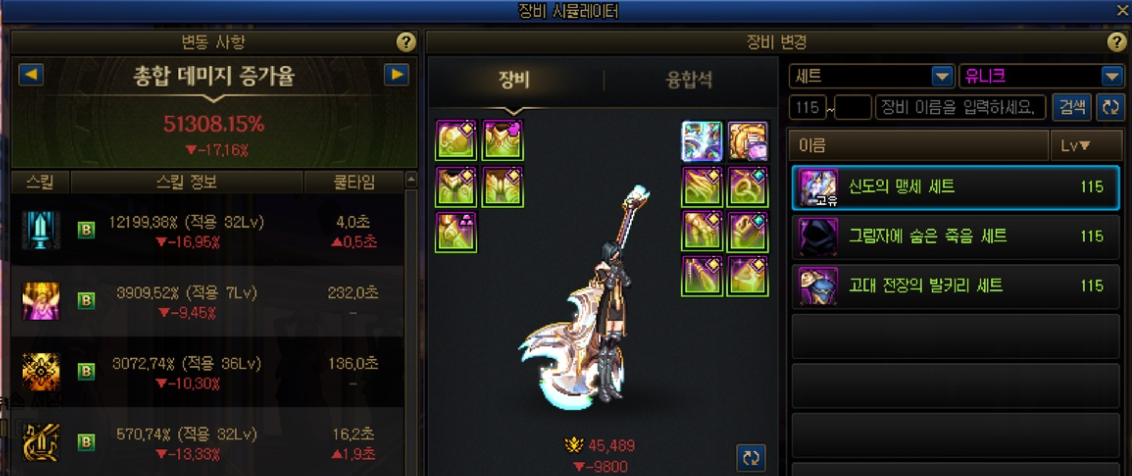Open help for the 변동 사항 panel
Viewport: 1132px width, 476px height.
pyautogui.click(x=405, y=42)
